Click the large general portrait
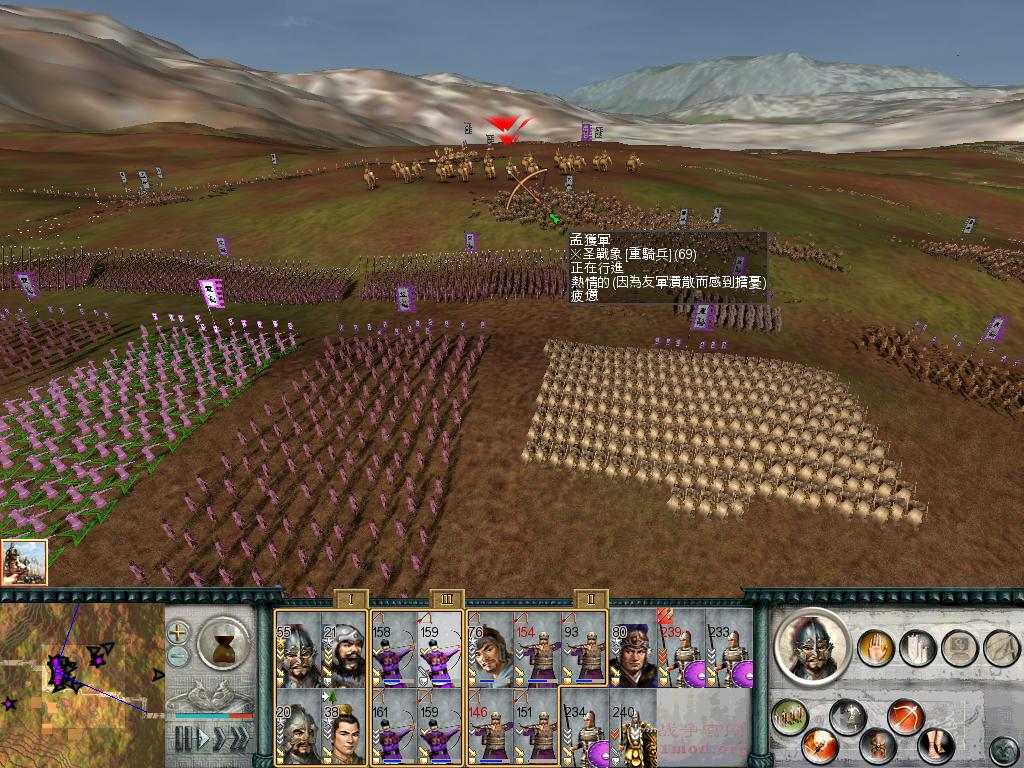This screenshot has width=1024, height=768. (811, 647)
